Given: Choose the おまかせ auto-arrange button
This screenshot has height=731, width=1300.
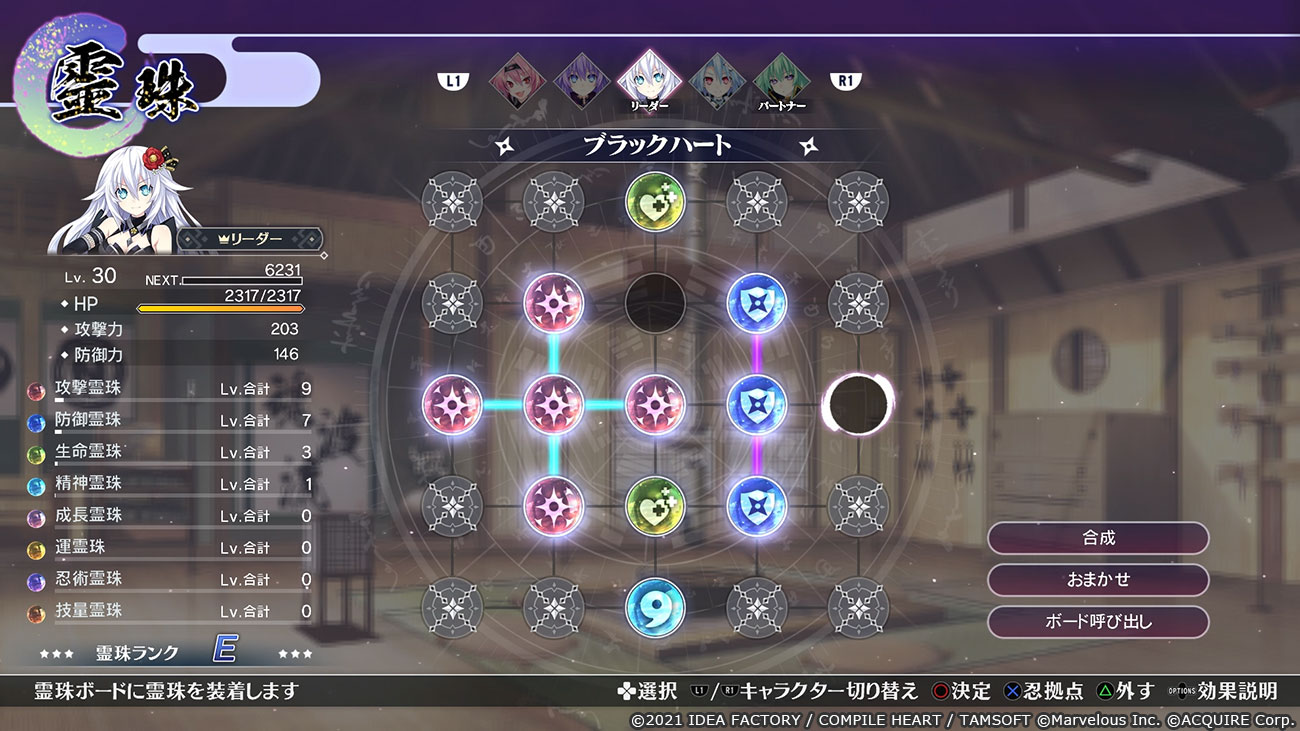Looking at the screenshot, I should [x=1098, y=580].
